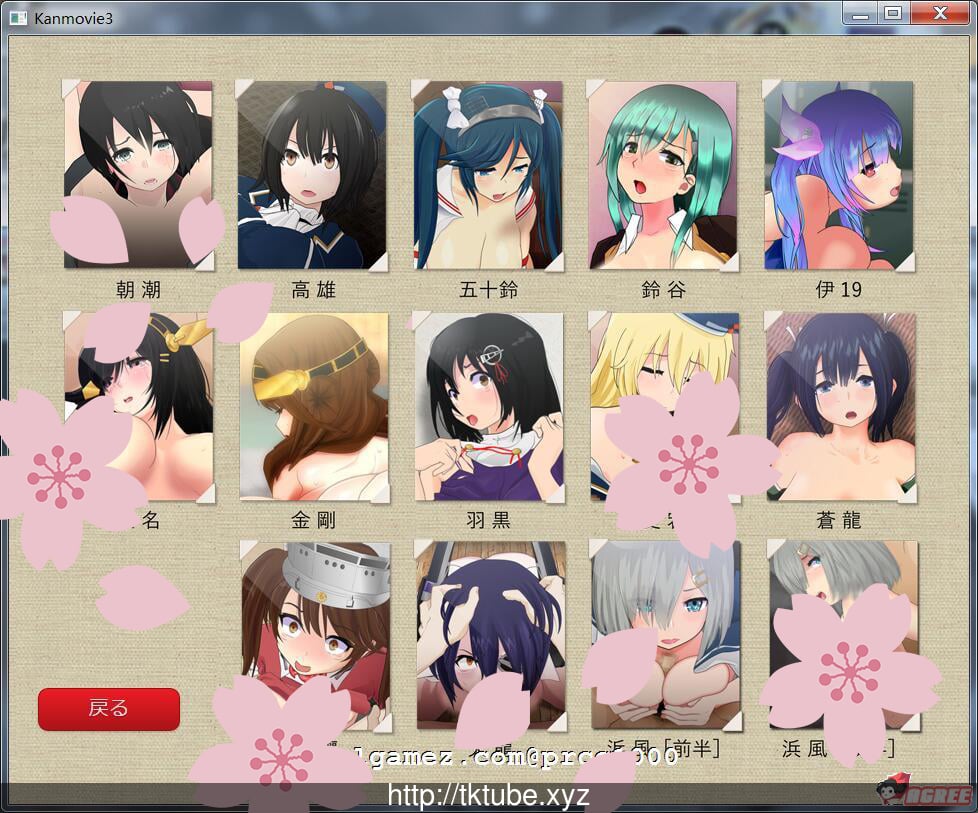Choose the 五十鈴 thumbnail
This screenshot has width=978, height=813.
(x=488, y=175)
